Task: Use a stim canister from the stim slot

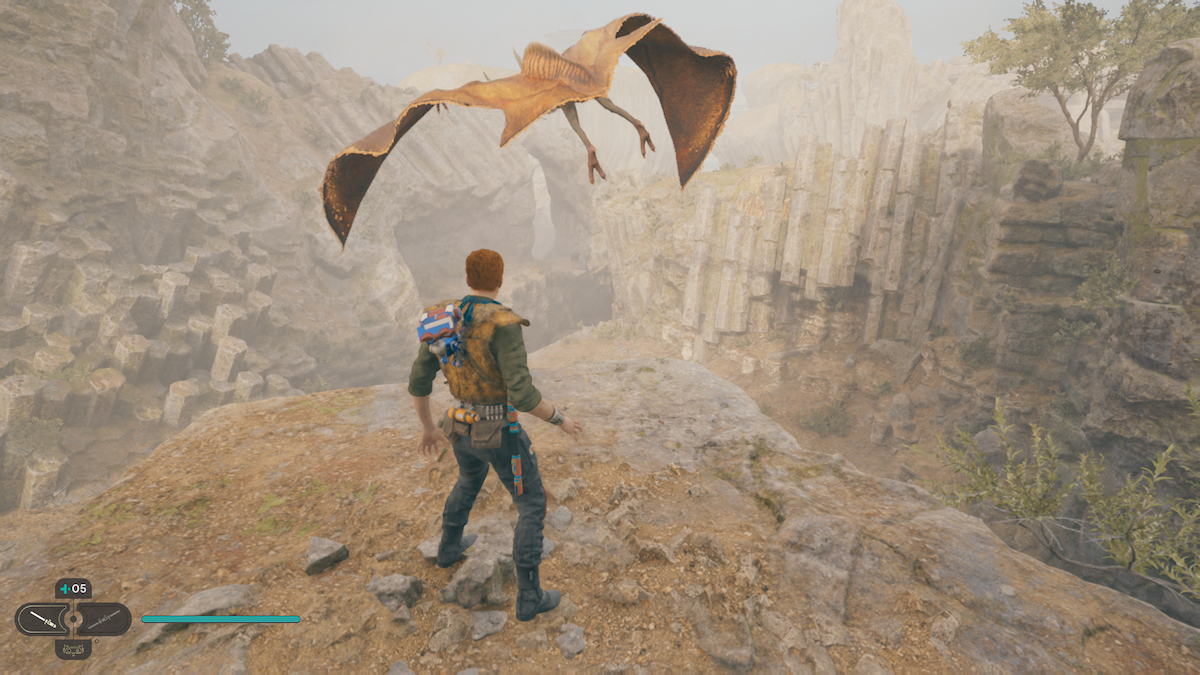Action: [x=73, y=588]
